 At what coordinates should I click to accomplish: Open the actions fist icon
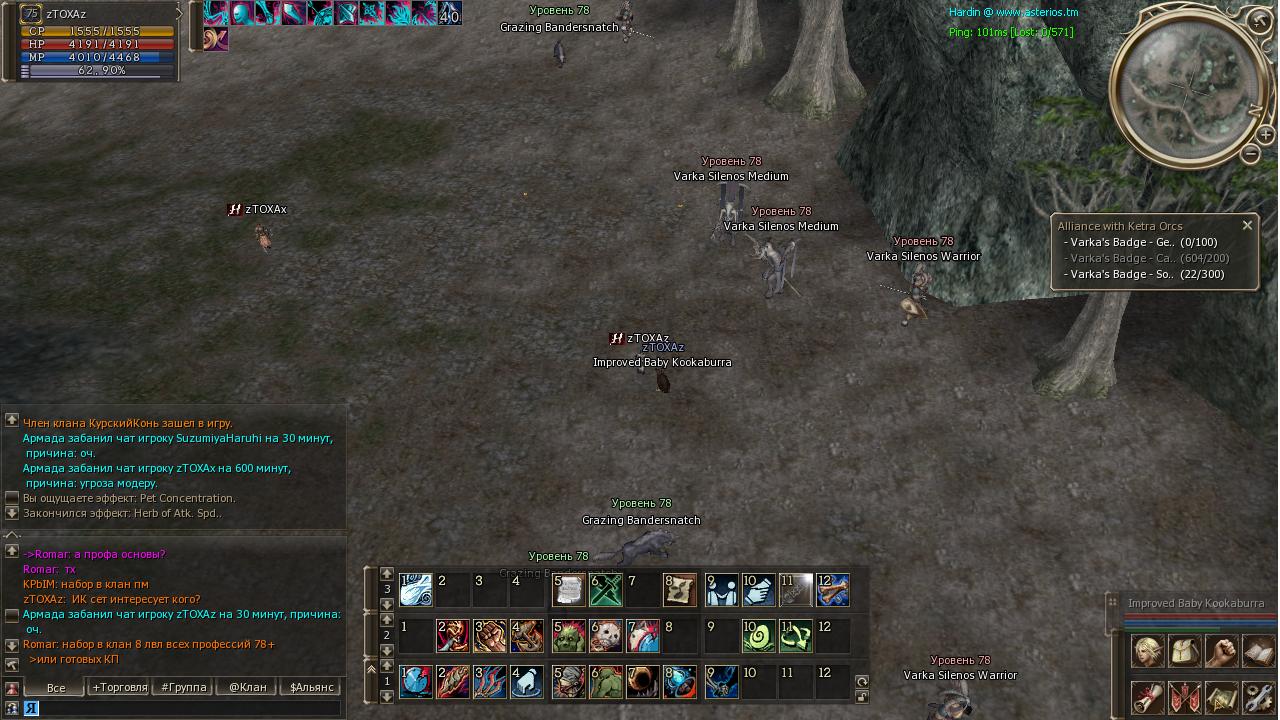coord(1221,651)
